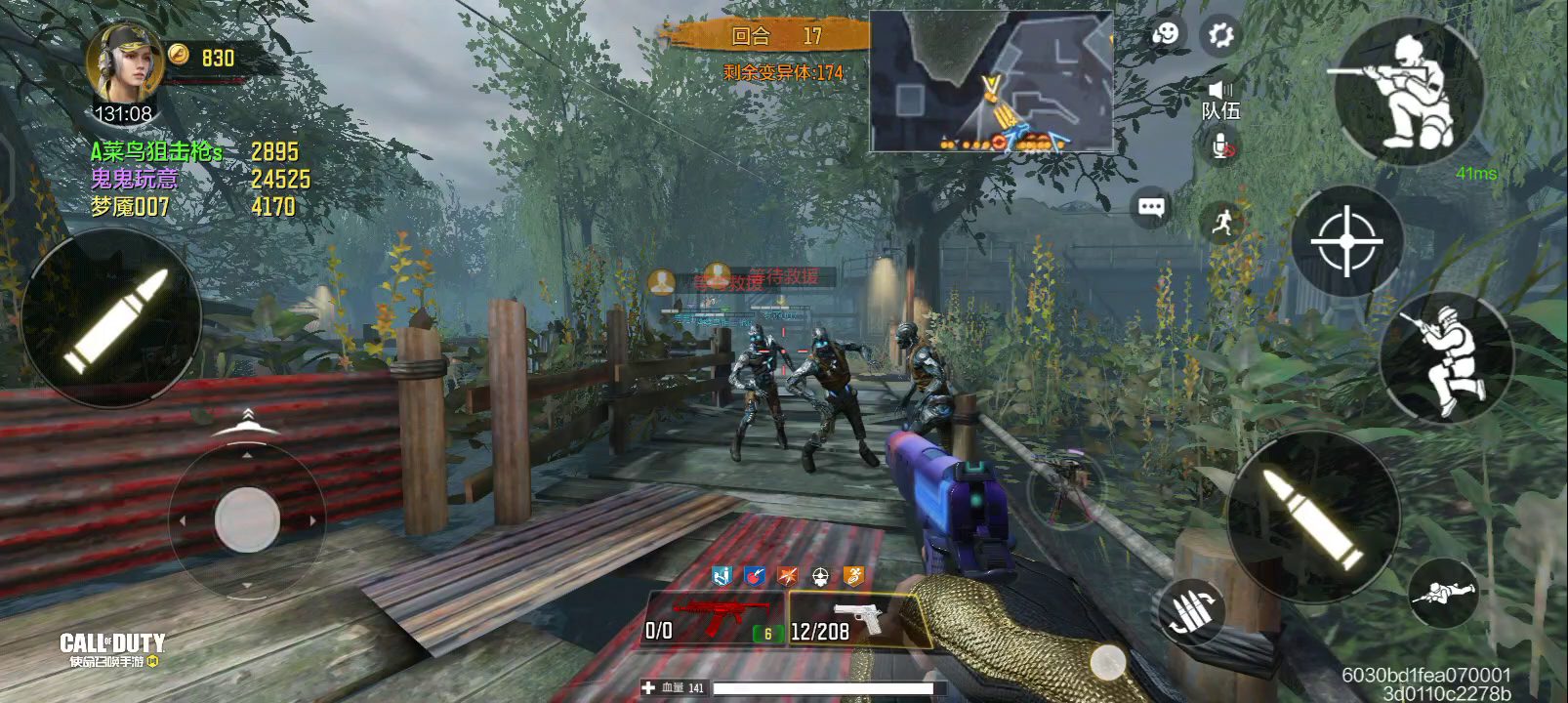This screenshot has width=1568, height=703.
Task: Tap the running man sprint icon
Action: coord(1220,224)
